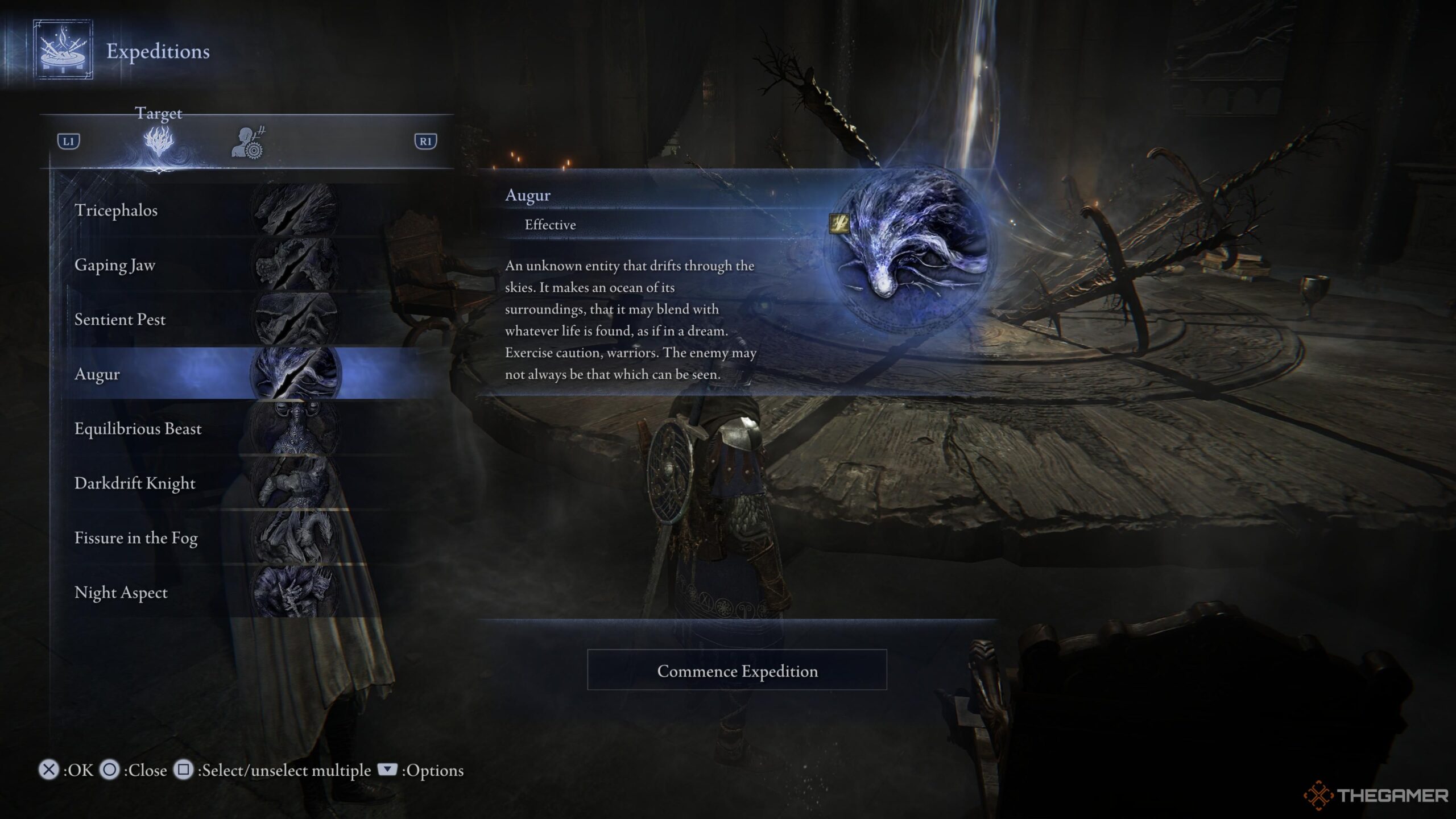Click the Commence Expedition button
This screenshot has height=819, width=1456.
[737, 670]
